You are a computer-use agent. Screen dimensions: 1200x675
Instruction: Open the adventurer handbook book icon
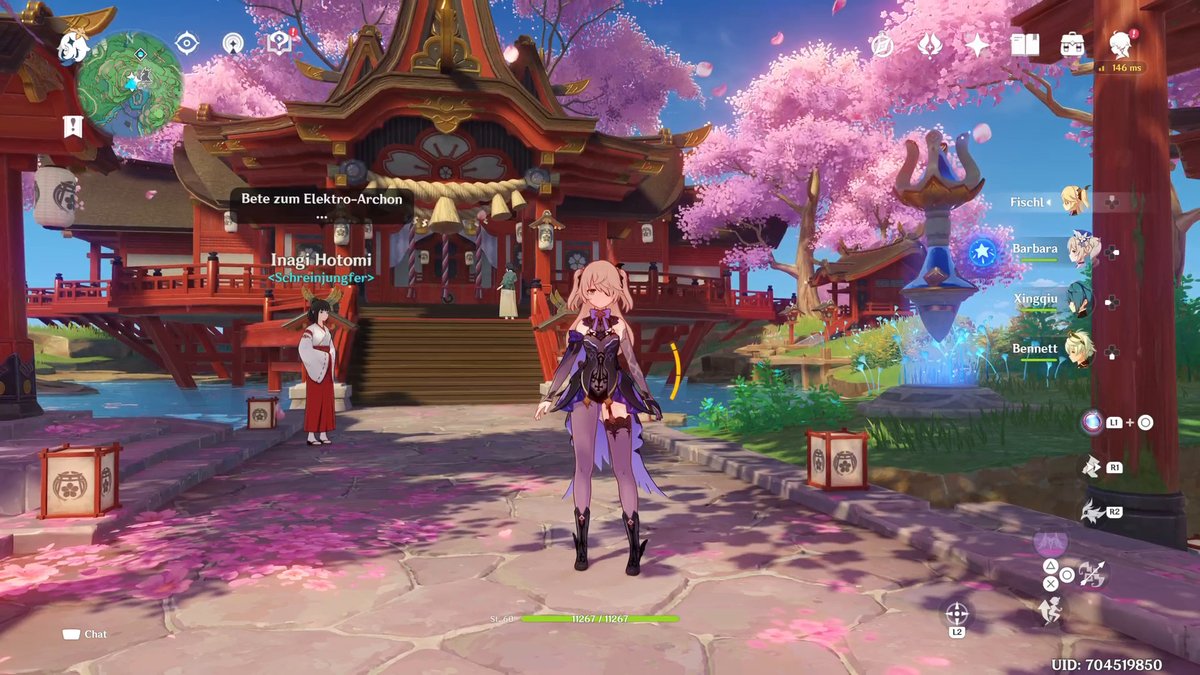(x=1025, y=45)
